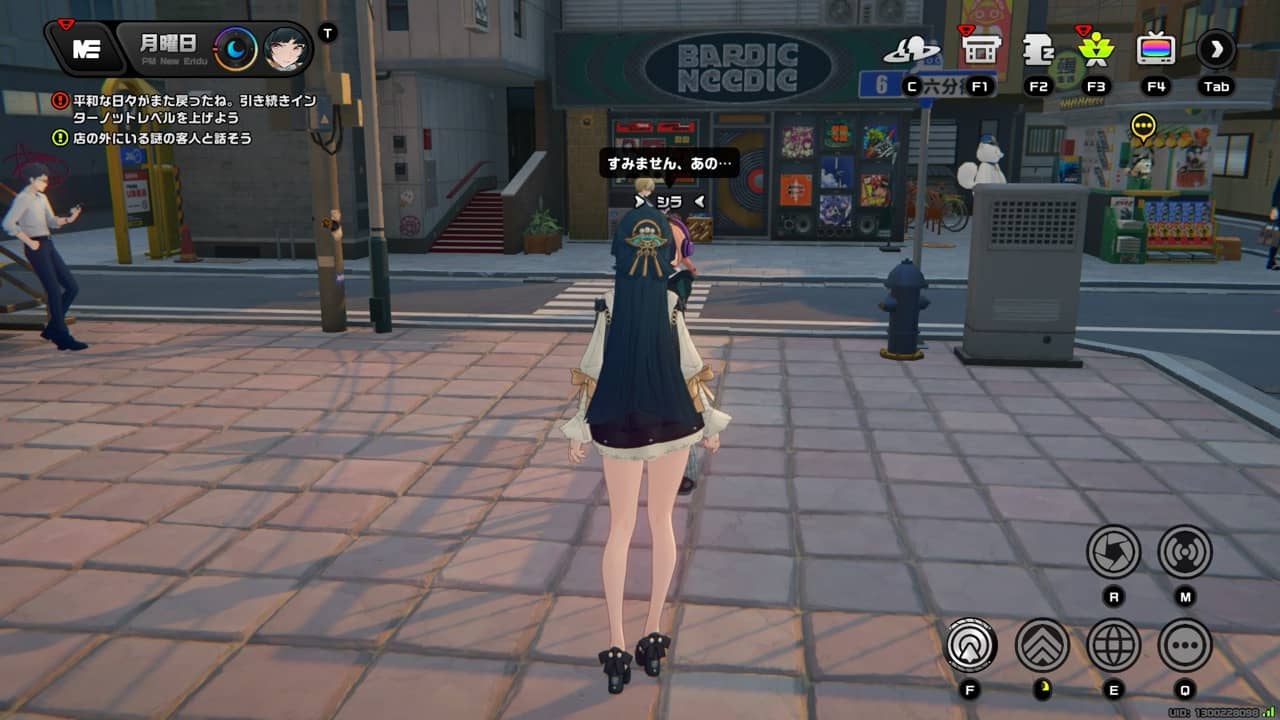Click the interact button with the upward arrow
This screenshot has height=720, width=1280.
(971, 645)
